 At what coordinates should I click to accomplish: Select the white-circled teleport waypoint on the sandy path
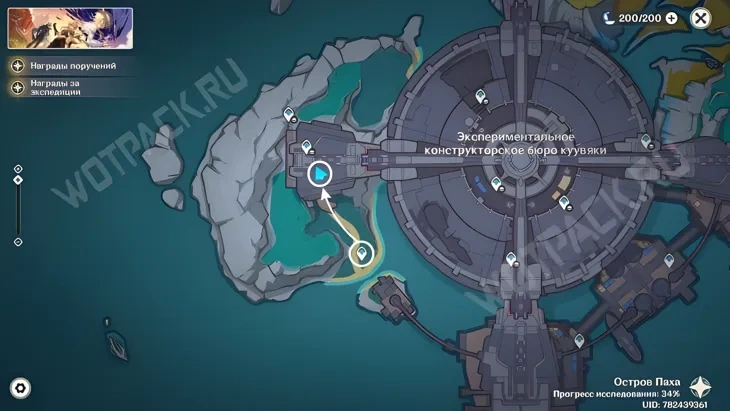click(x=363, y=253)
